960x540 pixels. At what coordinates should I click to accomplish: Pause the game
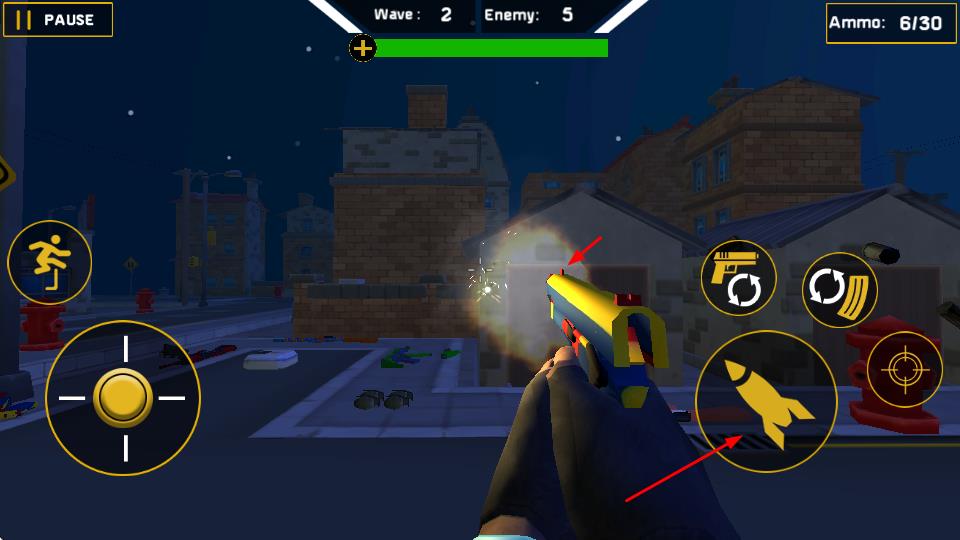pos(57,19)
